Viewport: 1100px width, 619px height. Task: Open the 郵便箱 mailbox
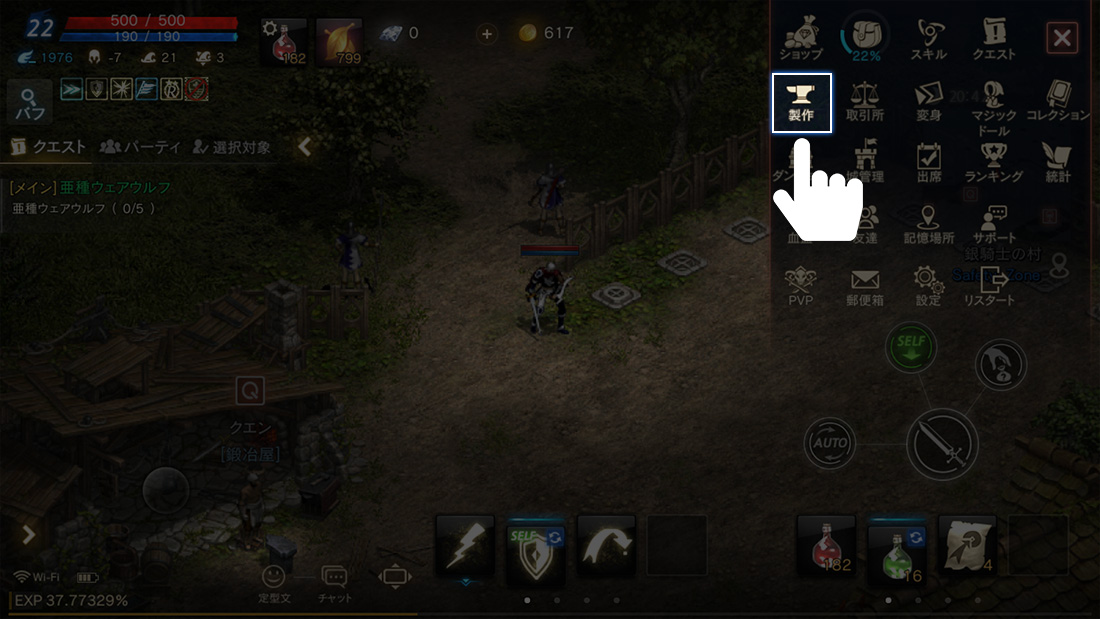[865, 286]
